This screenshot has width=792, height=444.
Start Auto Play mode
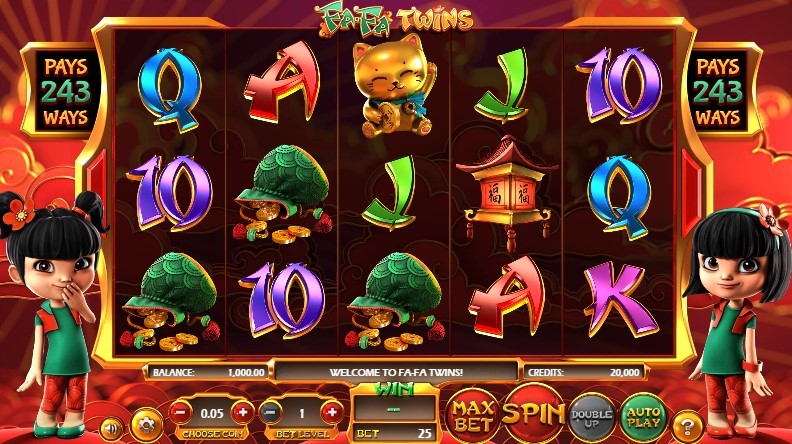(x=644, y=412)
